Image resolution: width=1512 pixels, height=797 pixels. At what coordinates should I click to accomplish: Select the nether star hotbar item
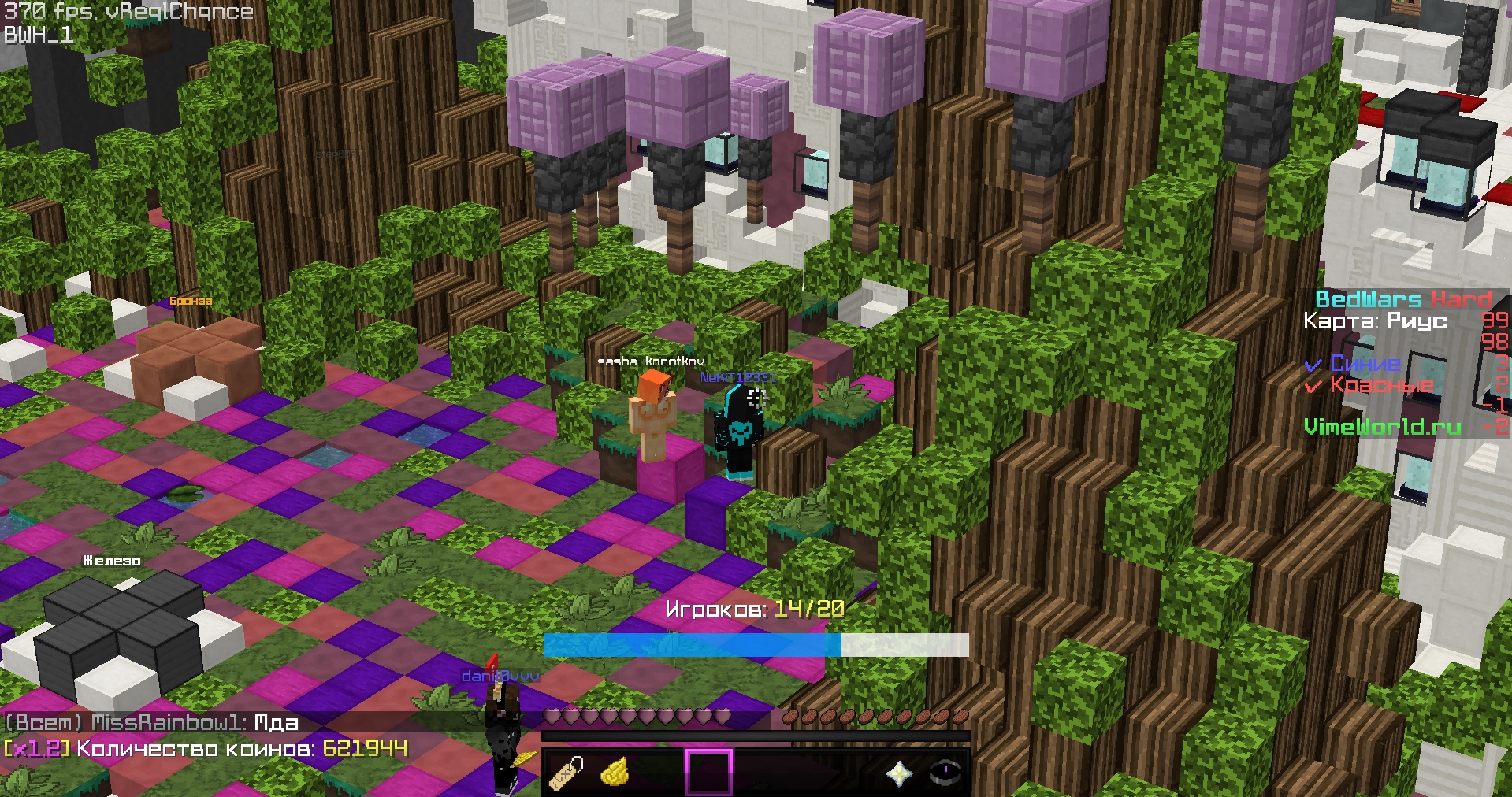(x=899, y=773)
